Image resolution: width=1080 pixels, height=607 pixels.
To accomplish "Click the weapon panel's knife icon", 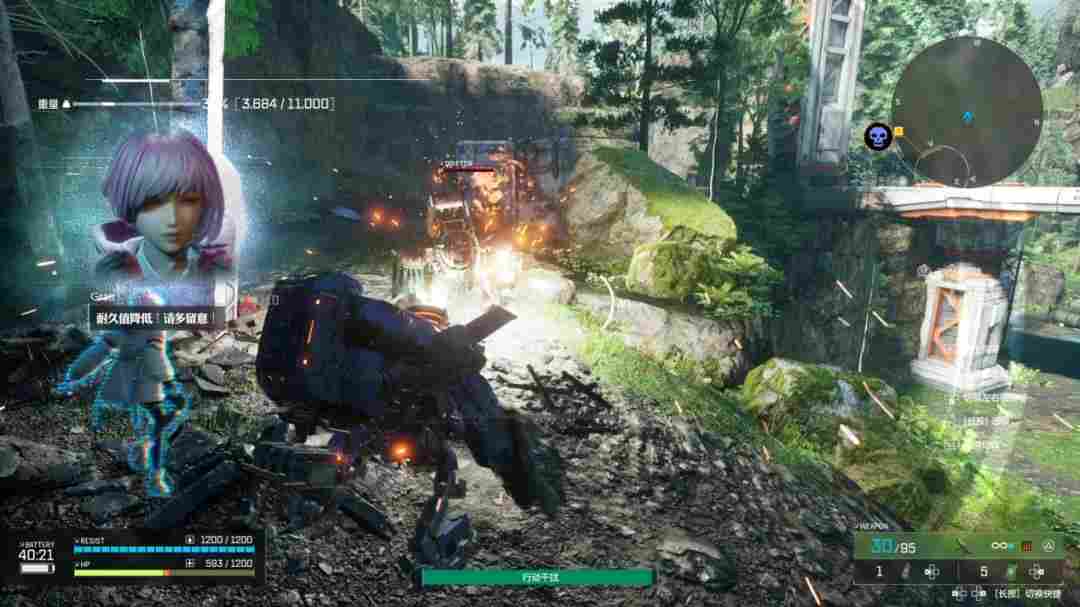I will click(x=963, y=546).
